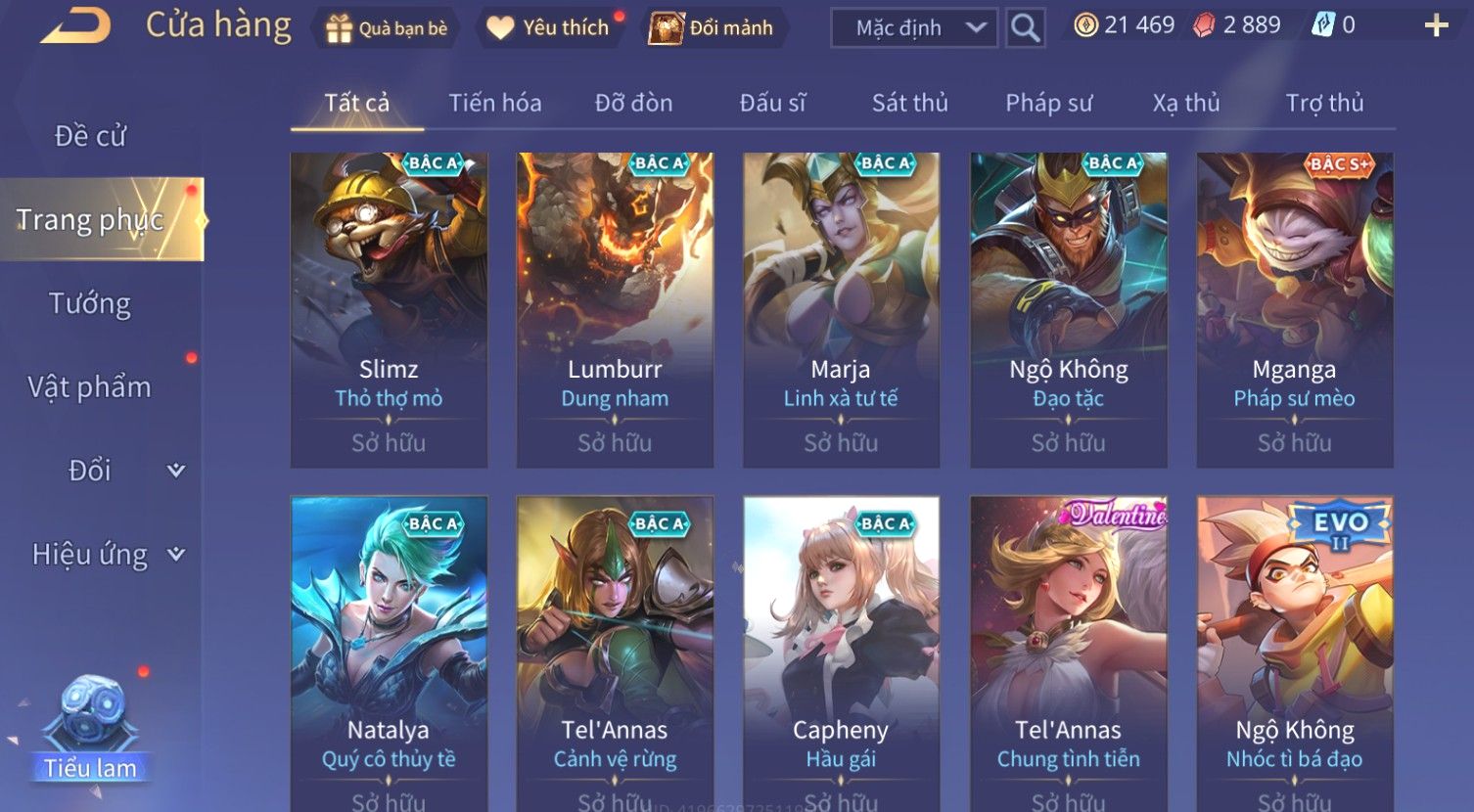Viewport: 1474px width, 812px height.
Task: Expand the Mặc định sort dropdown
Action: (x=913, y=28)
